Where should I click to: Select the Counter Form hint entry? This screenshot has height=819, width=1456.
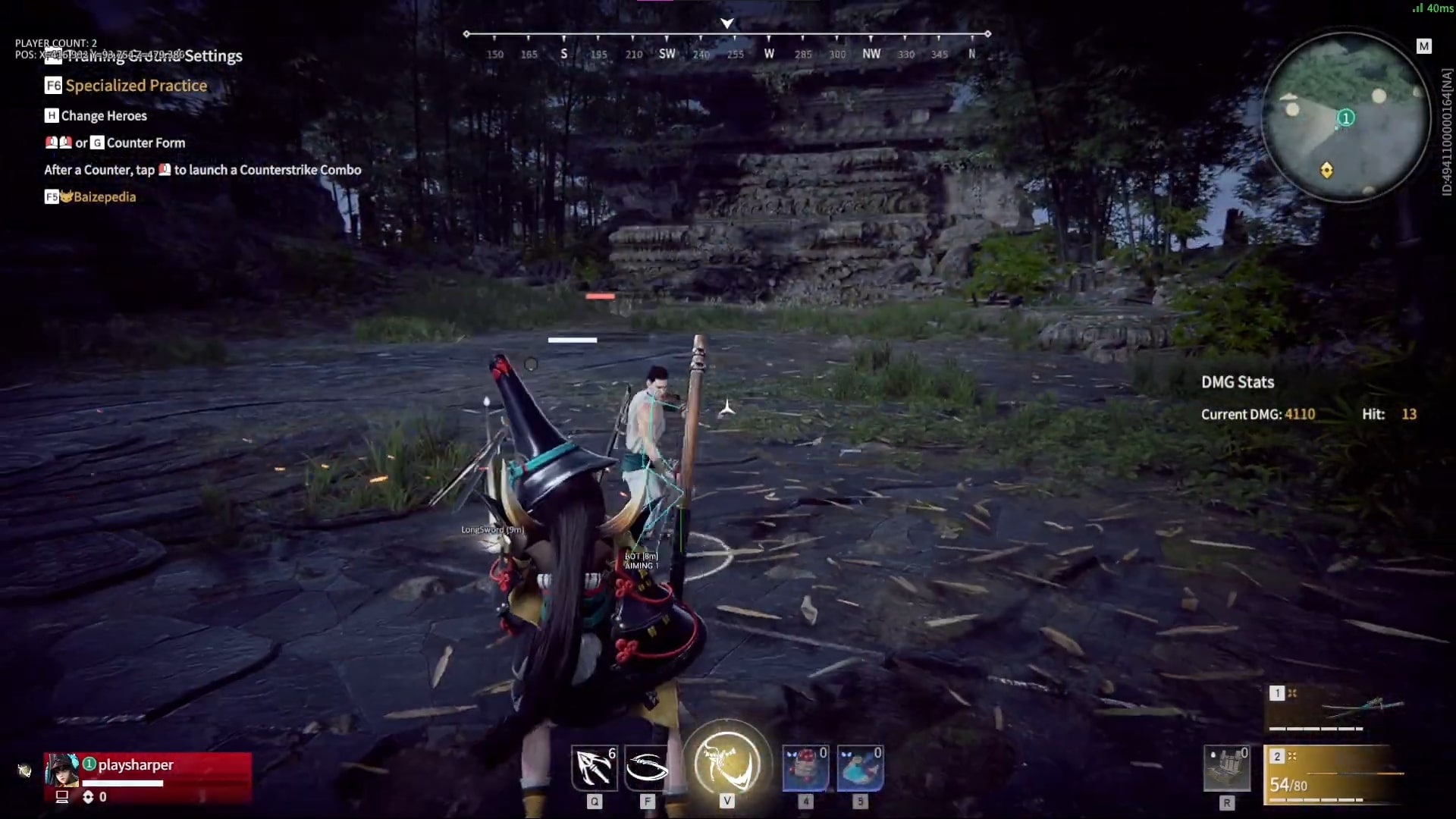(145, 143)
